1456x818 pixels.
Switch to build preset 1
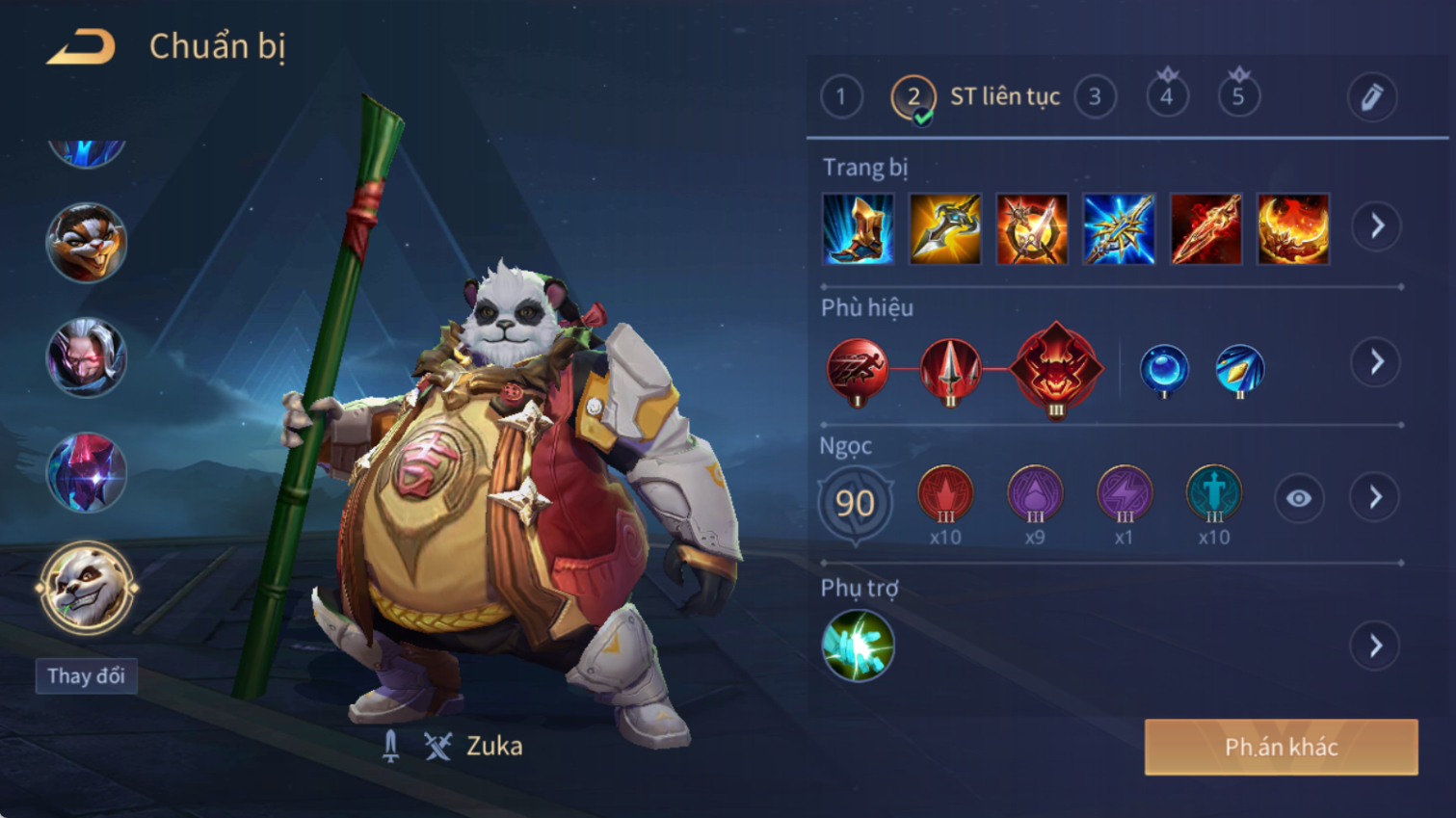[841, 96]
